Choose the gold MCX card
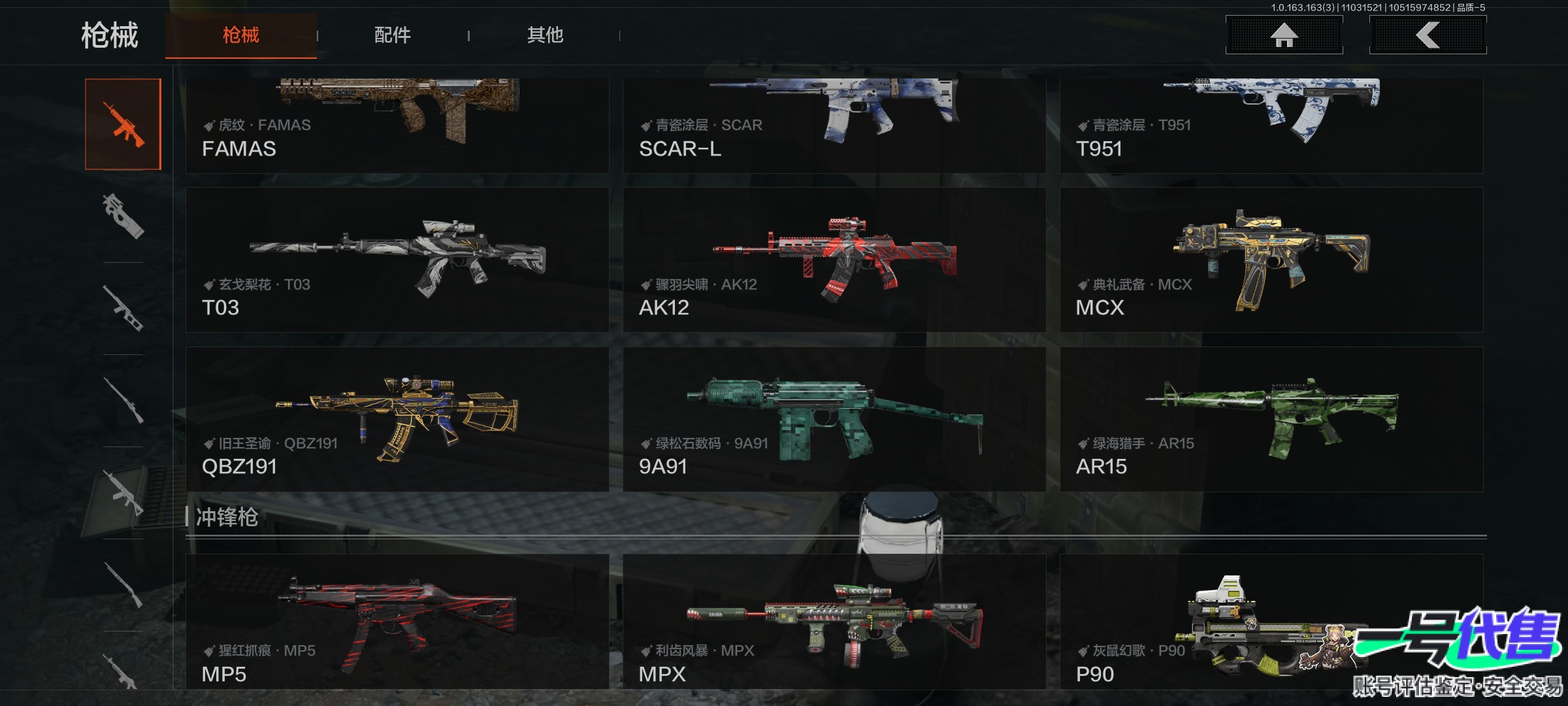Viewport: 1568px width, 706px height. (1271, 260)
